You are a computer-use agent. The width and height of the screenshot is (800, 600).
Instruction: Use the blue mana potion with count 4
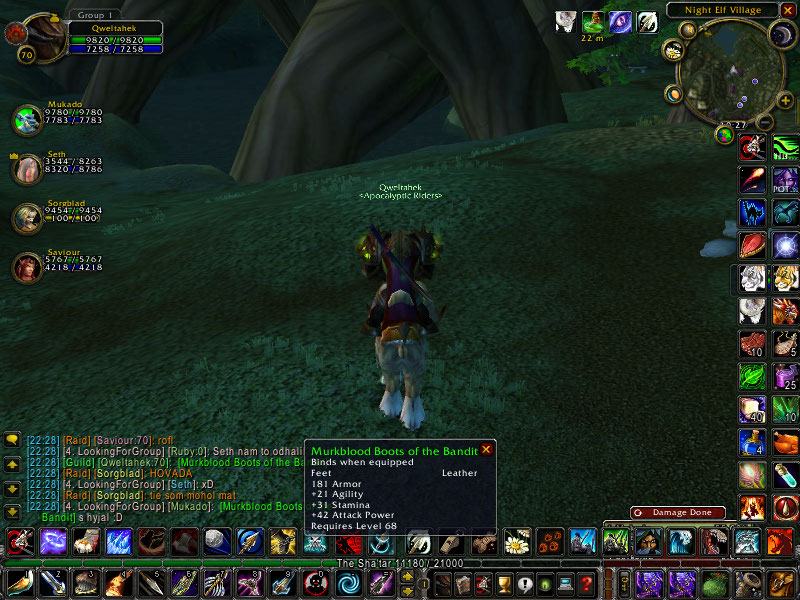pos(753,441)
